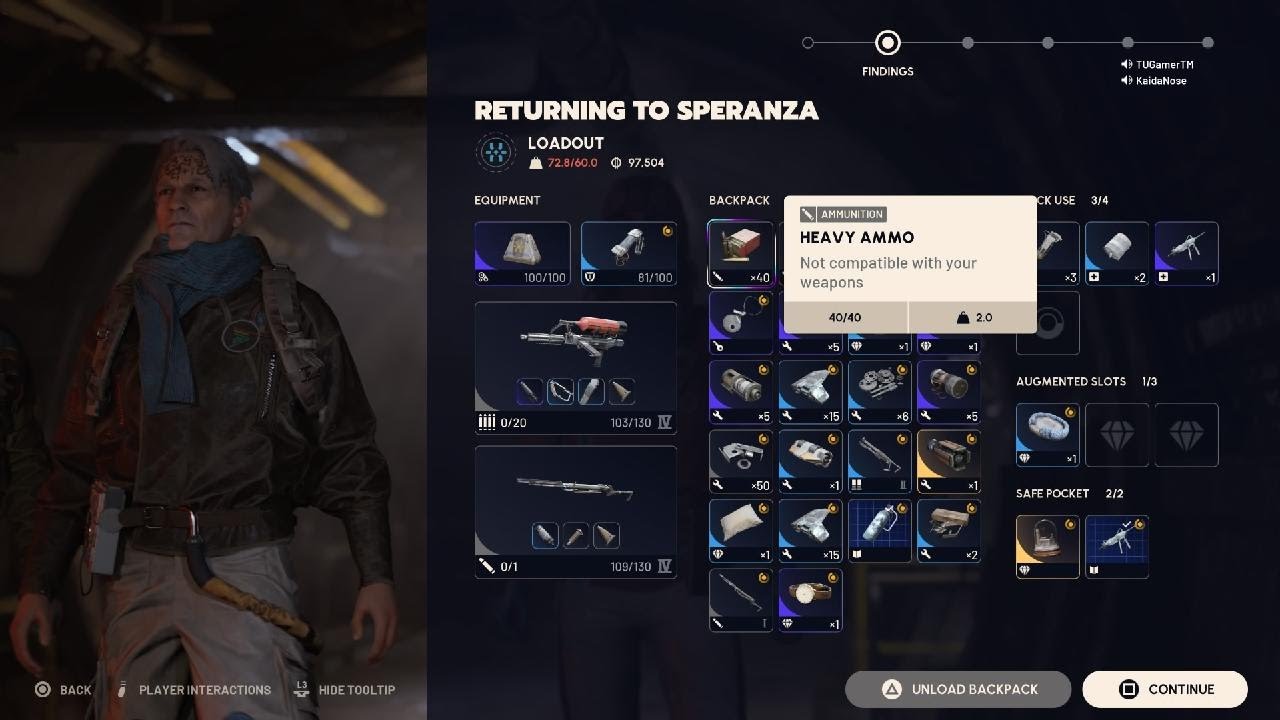This screenshot has height=720, width=1280.
Task: Unload the backpack contents
Action: point(958,689)
